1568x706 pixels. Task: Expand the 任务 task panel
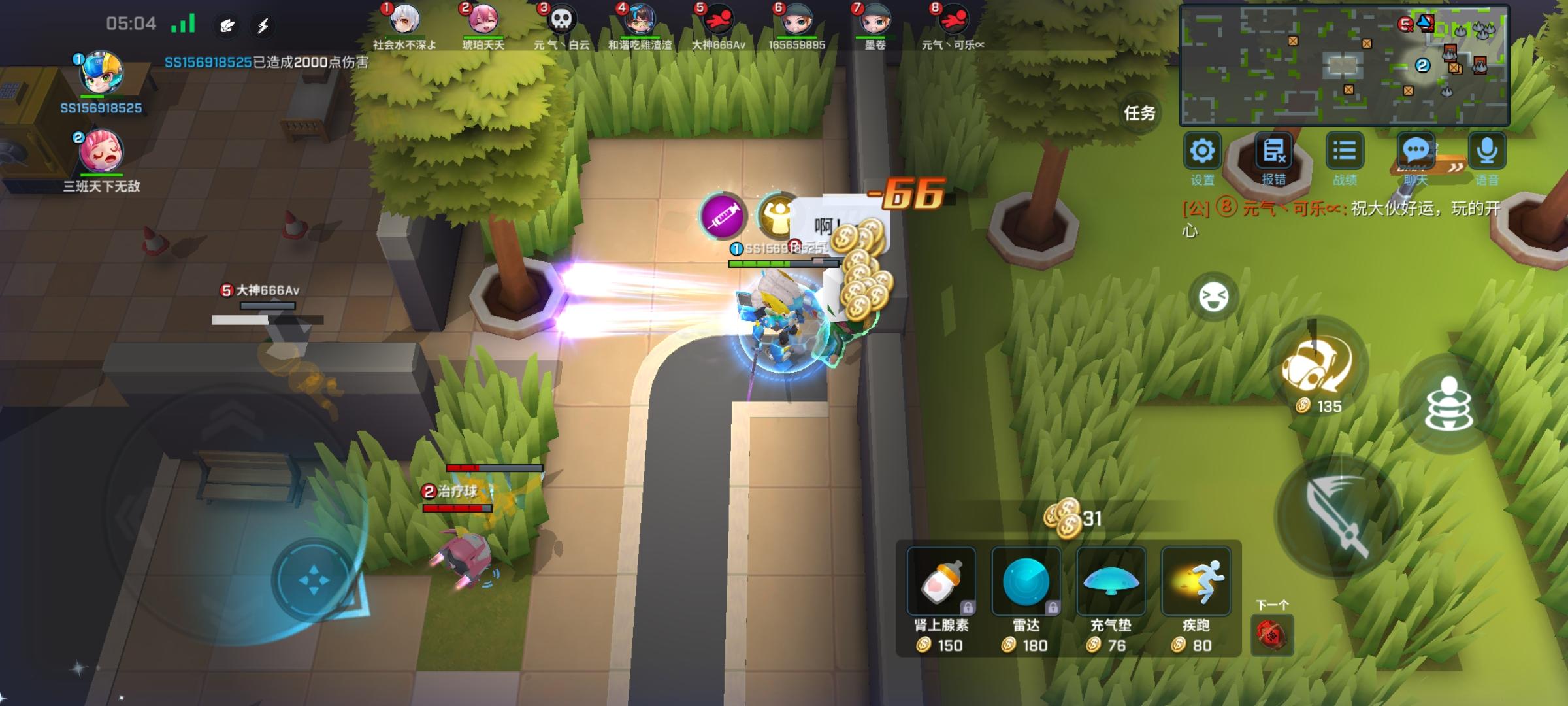click(x=1143, y=112)
